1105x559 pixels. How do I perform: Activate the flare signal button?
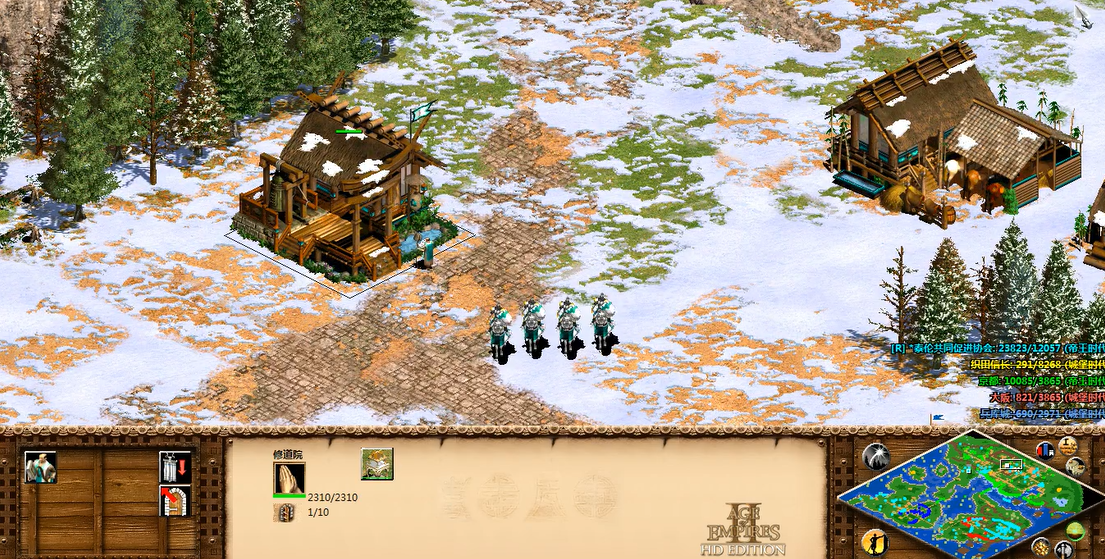pos(876,457)
